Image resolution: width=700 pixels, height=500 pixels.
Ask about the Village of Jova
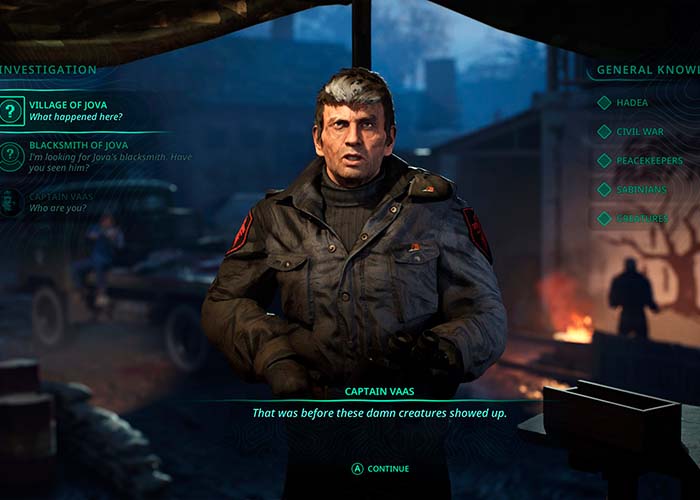75,109
